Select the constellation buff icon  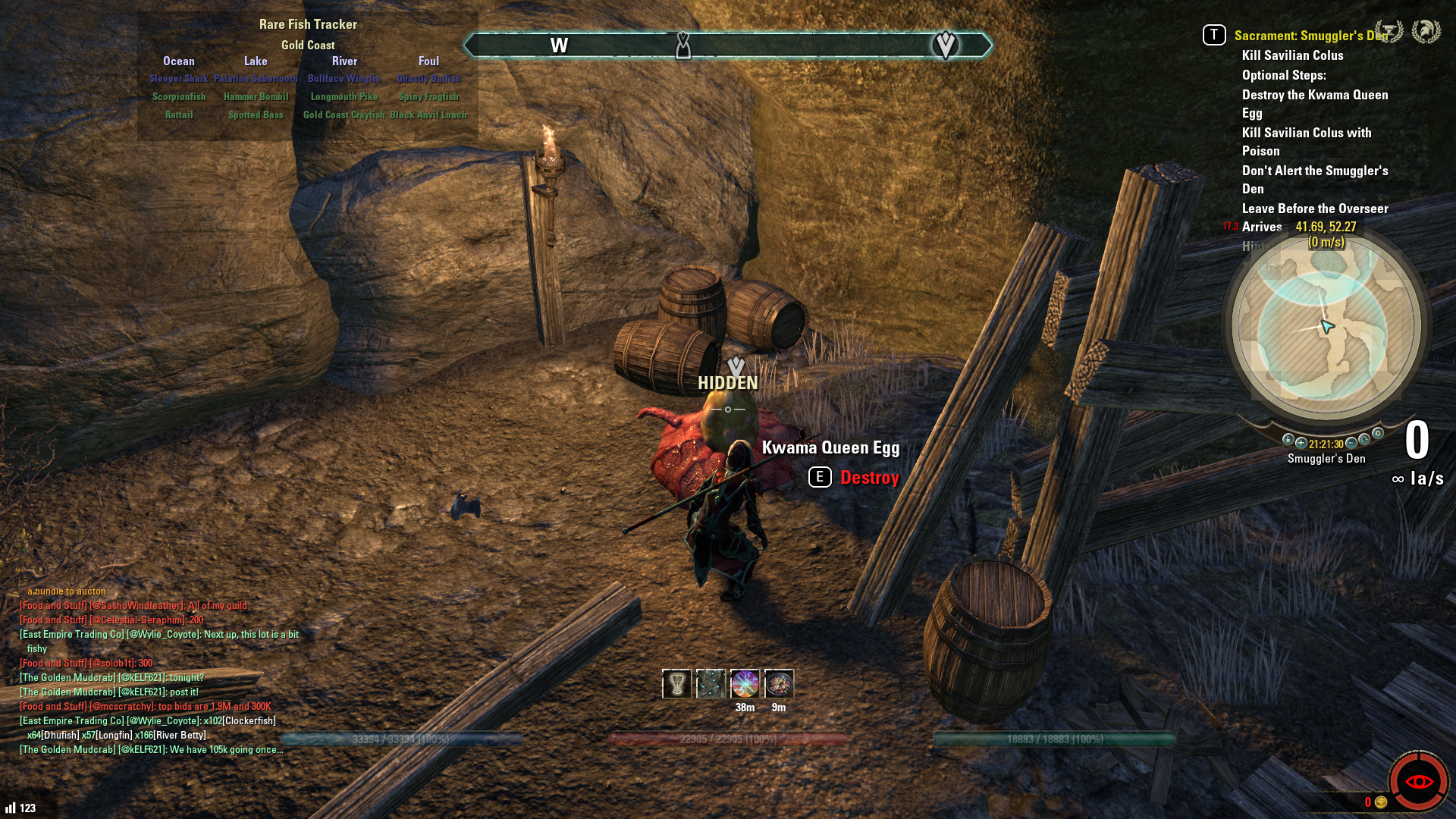click(x=711, y=684)
